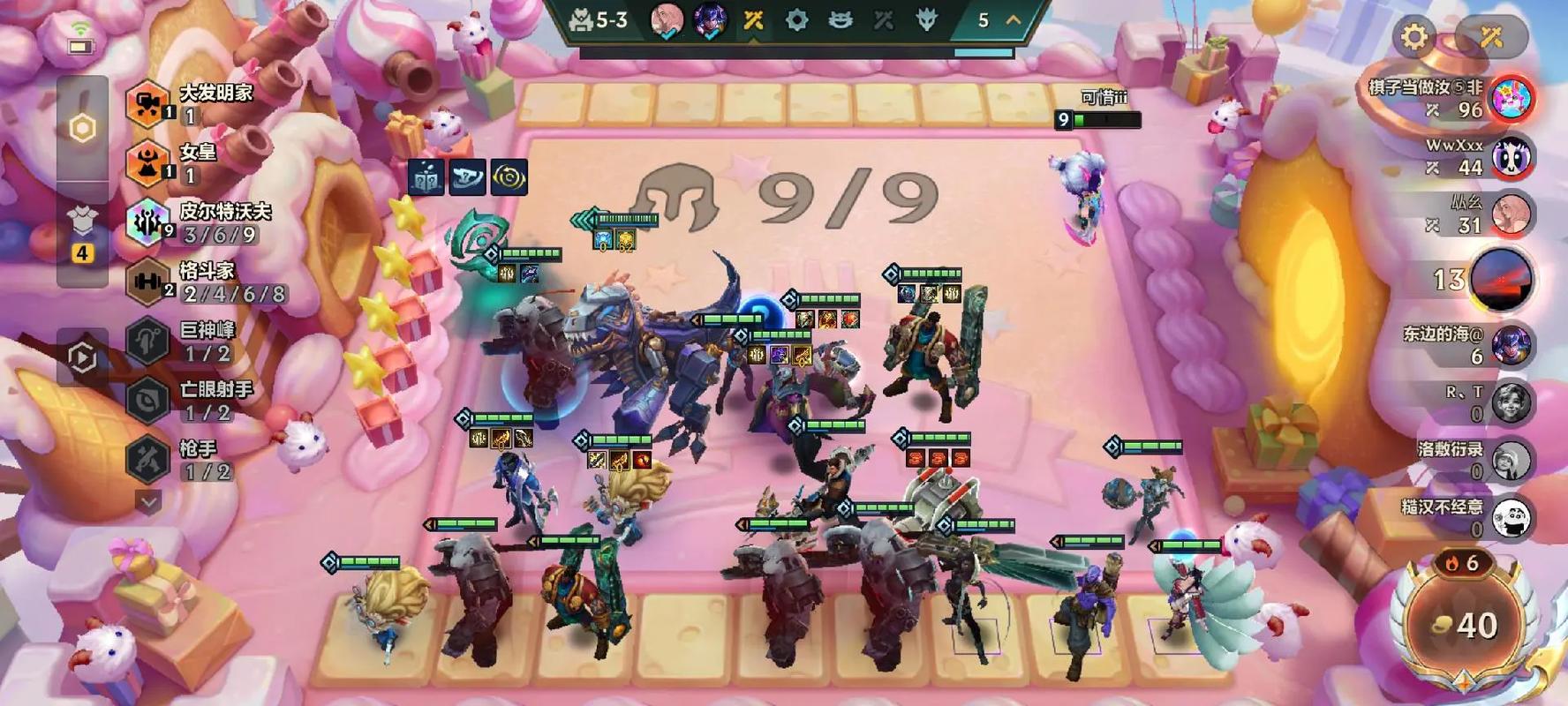Image resolution: width=1568 pixels, height=706 pixels.
Task: View the board of player 棋子当做汝⑤非
Action: click(1511, 98)
